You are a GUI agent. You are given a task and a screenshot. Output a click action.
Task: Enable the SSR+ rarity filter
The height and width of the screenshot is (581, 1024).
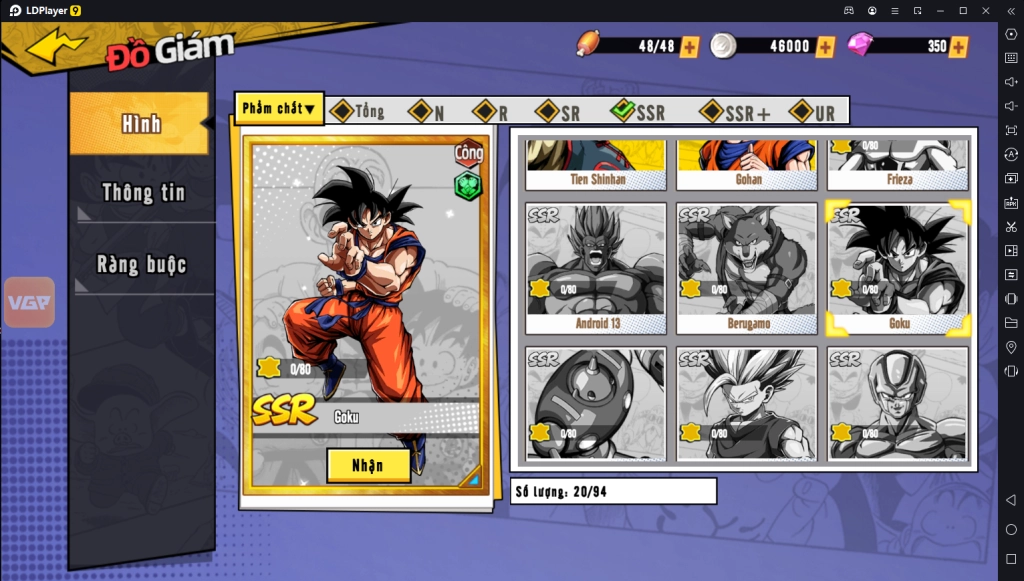(x=735, y=112)
